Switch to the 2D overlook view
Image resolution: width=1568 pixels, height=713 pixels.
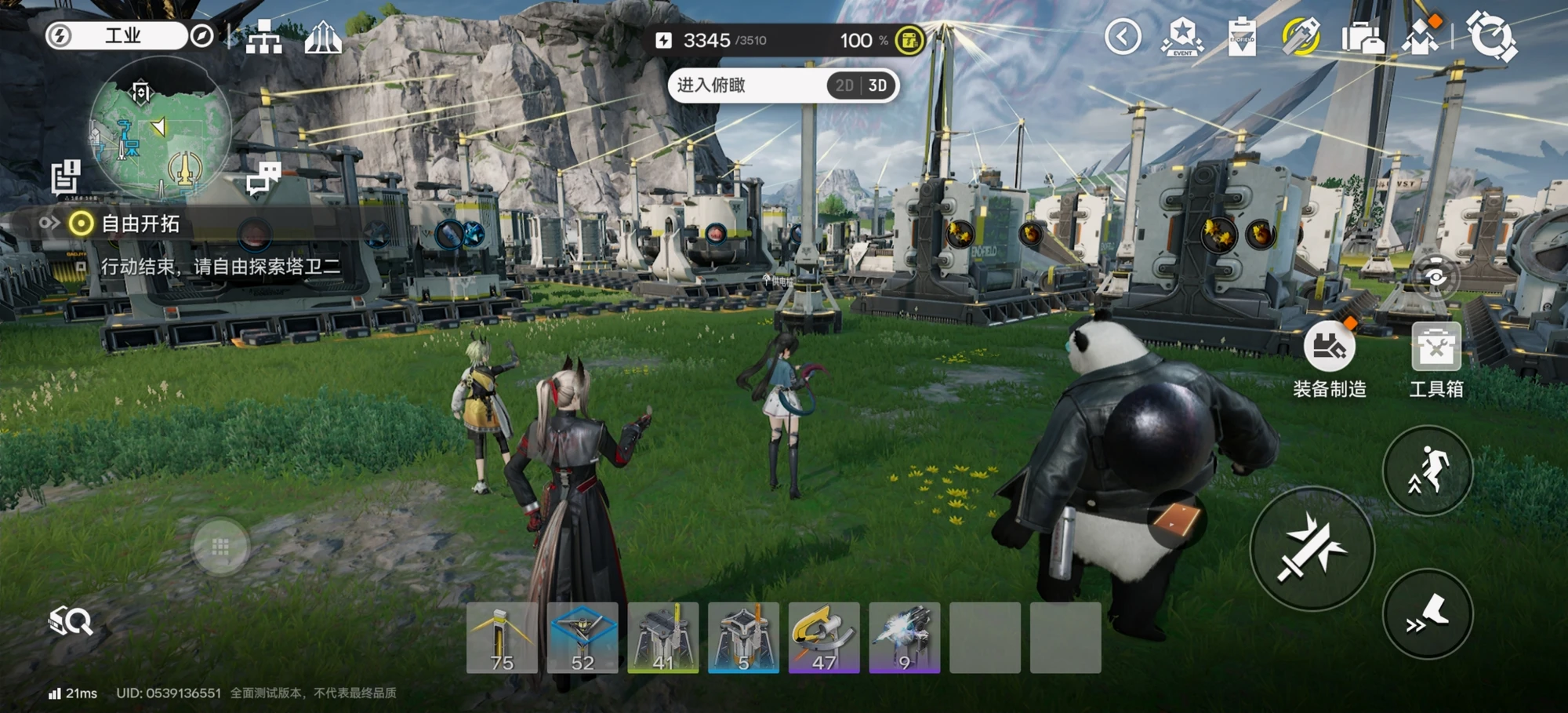pyautogui.click(x=844, y=85)
